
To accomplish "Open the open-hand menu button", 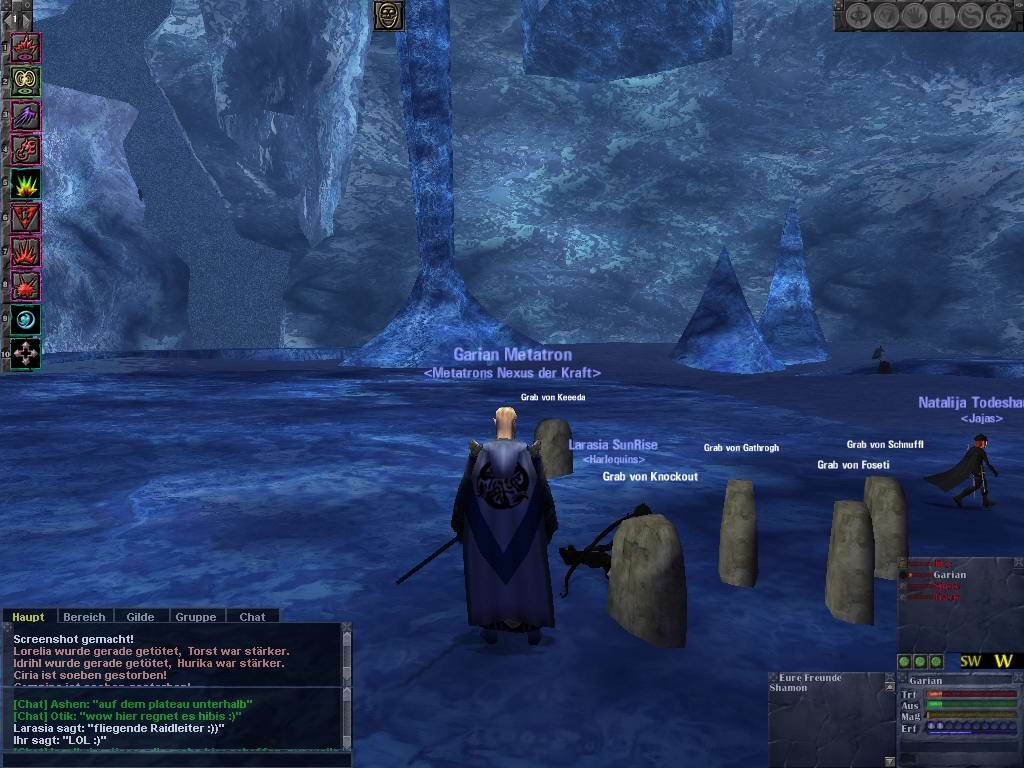I will pyautogui.click(x=915, y=16).
